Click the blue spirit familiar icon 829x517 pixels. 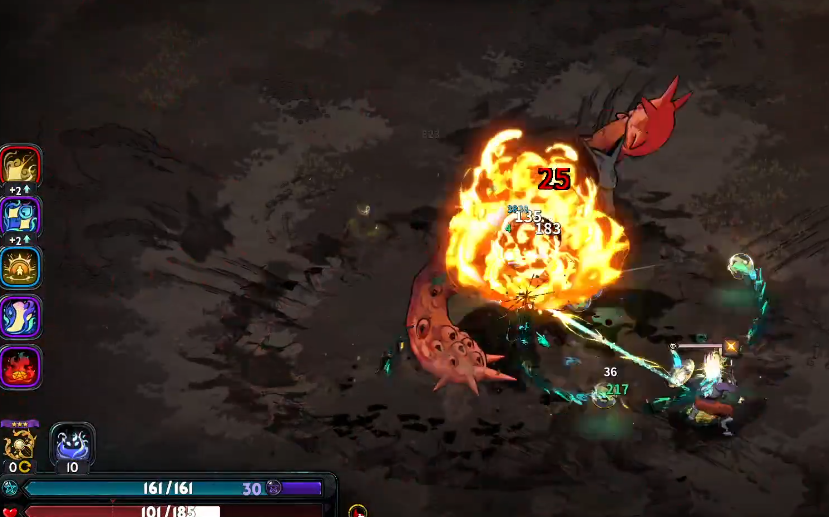pos(72,443)
